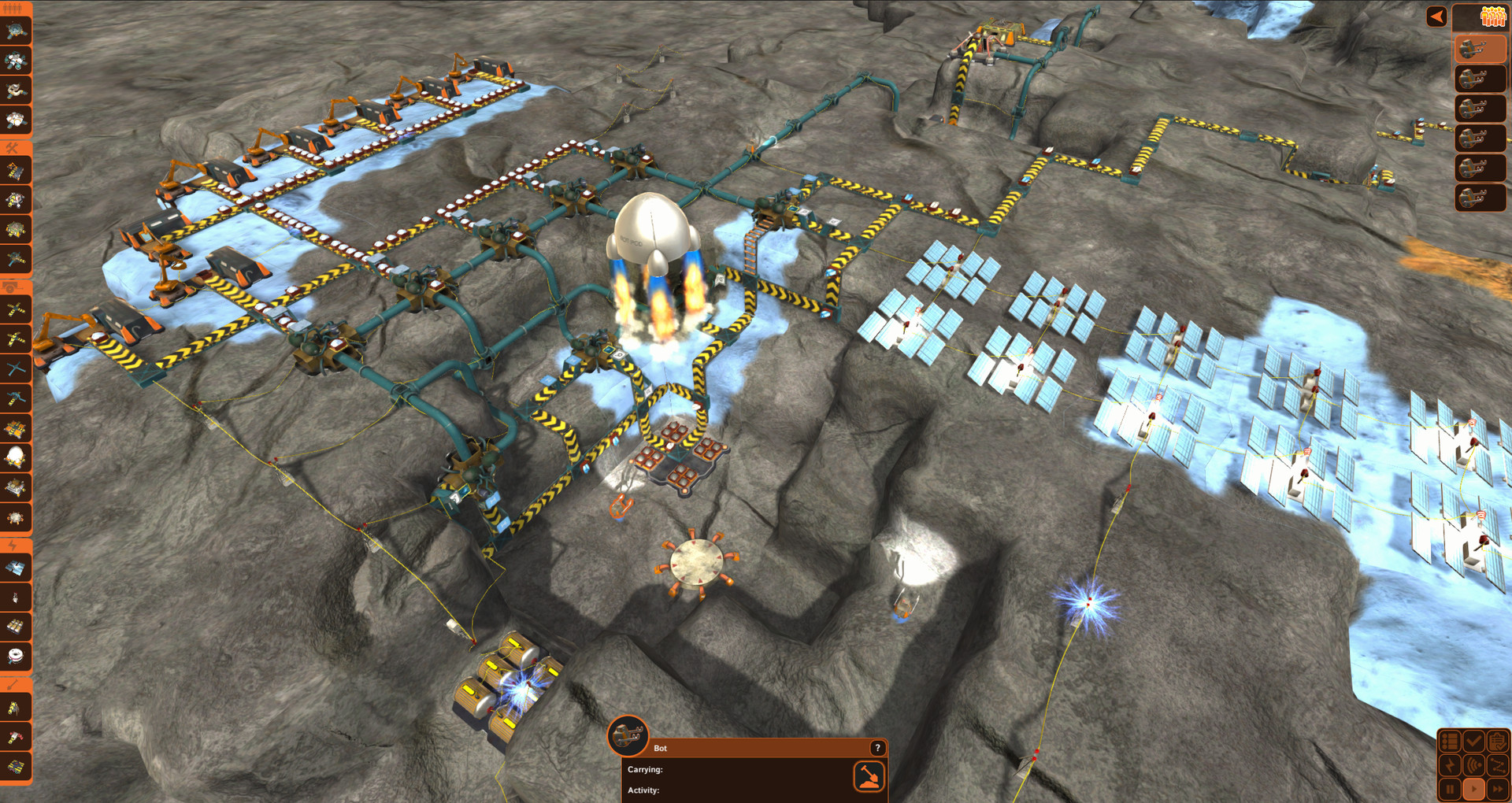Select the cable spool item
The width and height of the screenshot is (1512, 803).
(15, 656)
